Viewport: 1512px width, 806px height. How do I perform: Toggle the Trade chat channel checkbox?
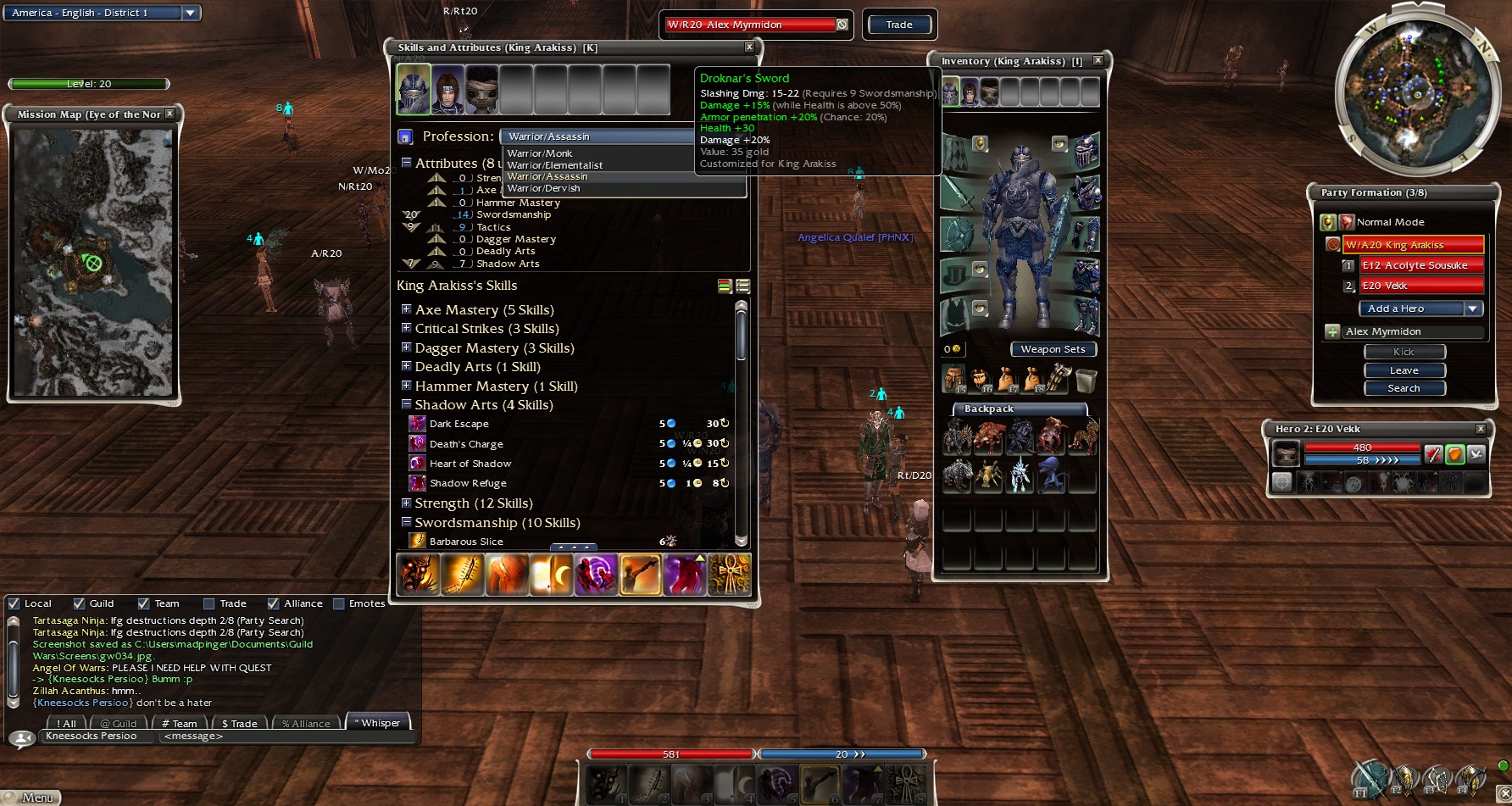coord(209,603)
